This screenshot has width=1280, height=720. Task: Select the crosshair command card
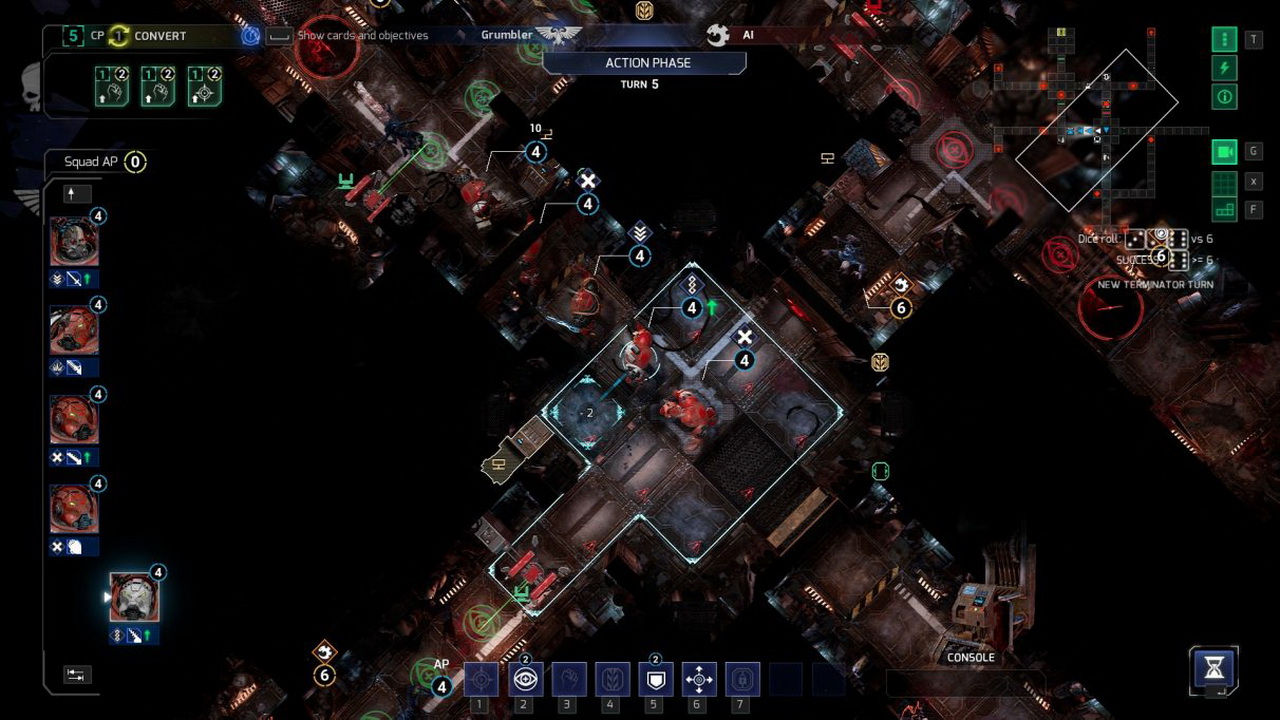coord(204,87)
